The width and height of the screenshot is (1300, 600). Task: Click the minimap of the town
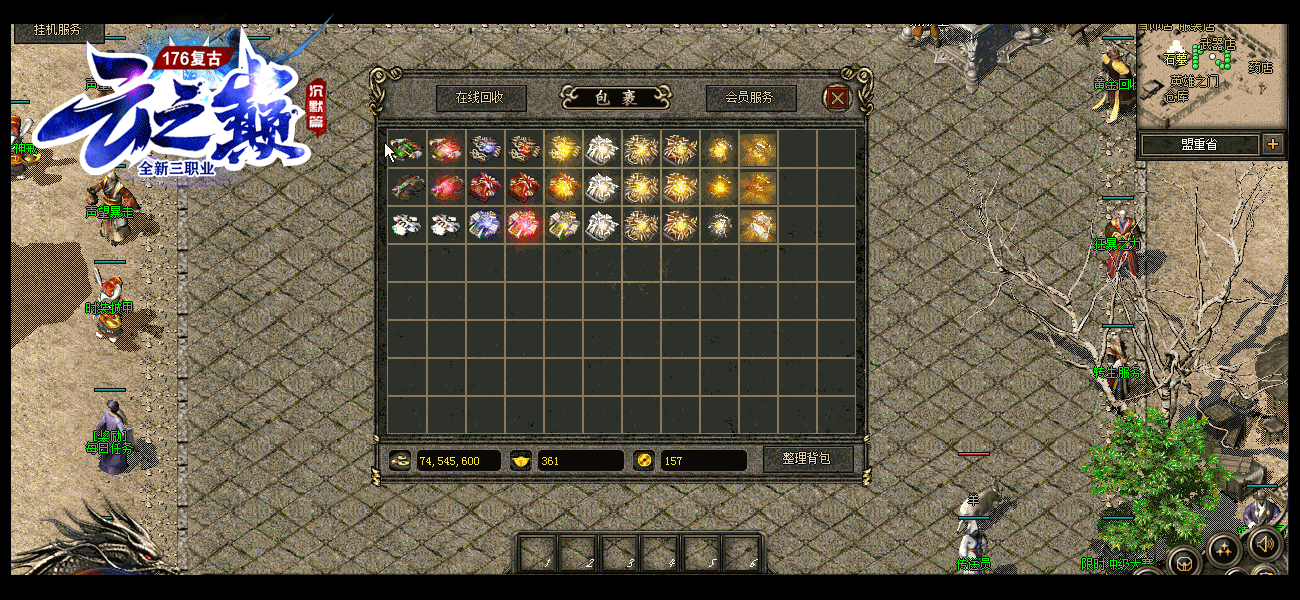pyautogui.click(x=1211, y=75)
